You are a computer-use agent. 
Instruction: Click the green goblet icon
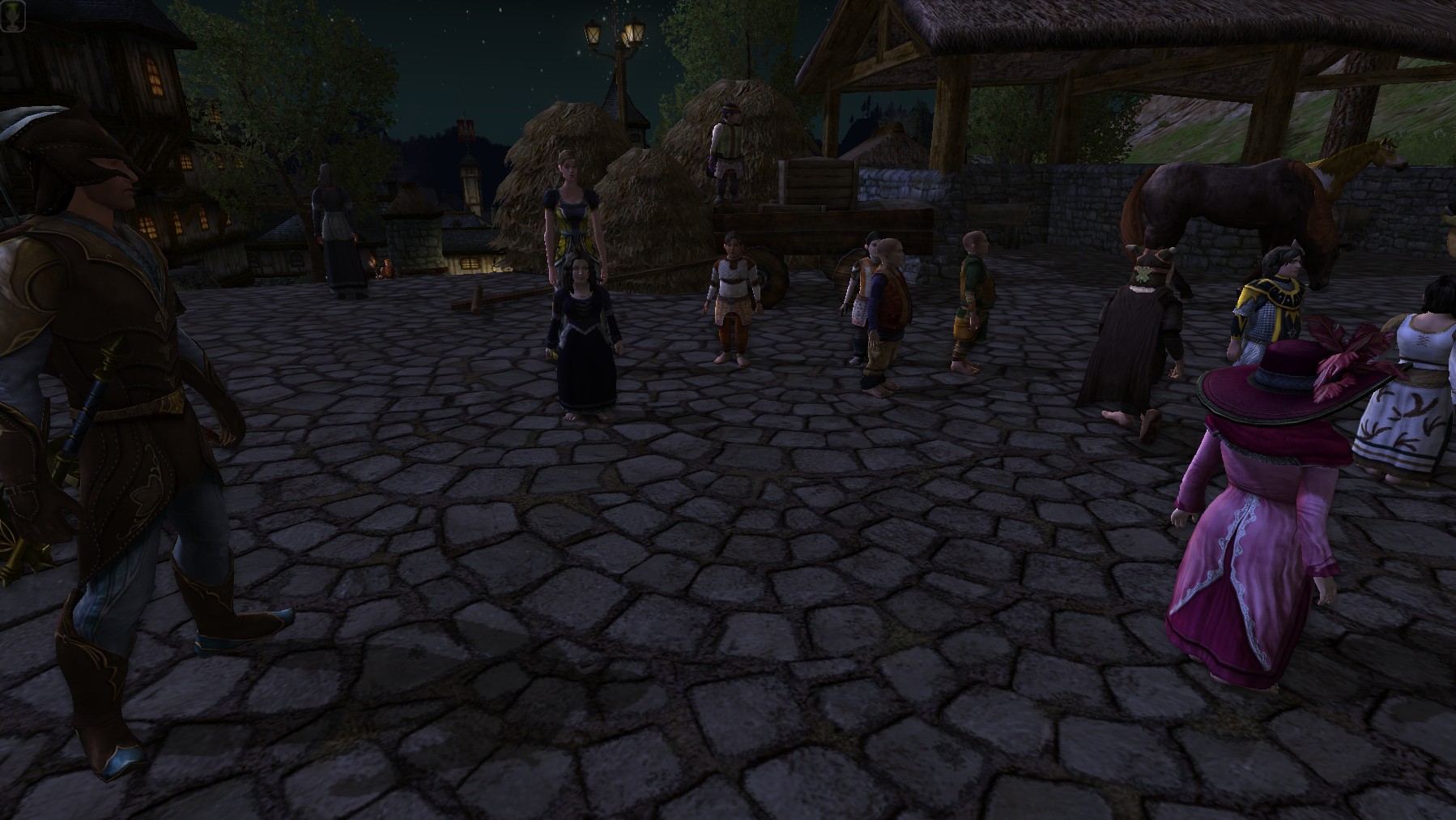pos(11,11)
